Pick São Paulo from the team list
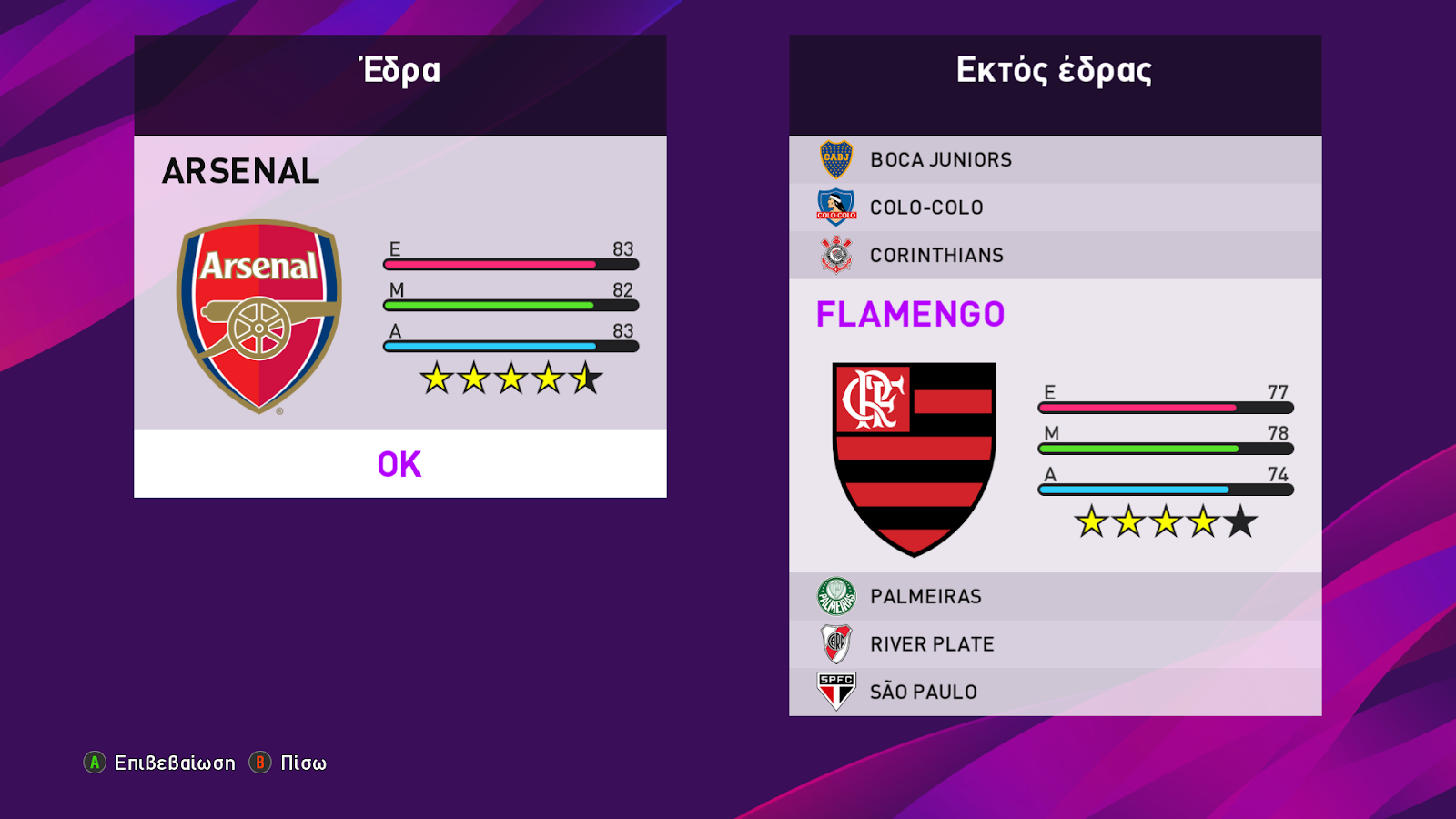The image size is (1456, 819). tap(925, 692)
